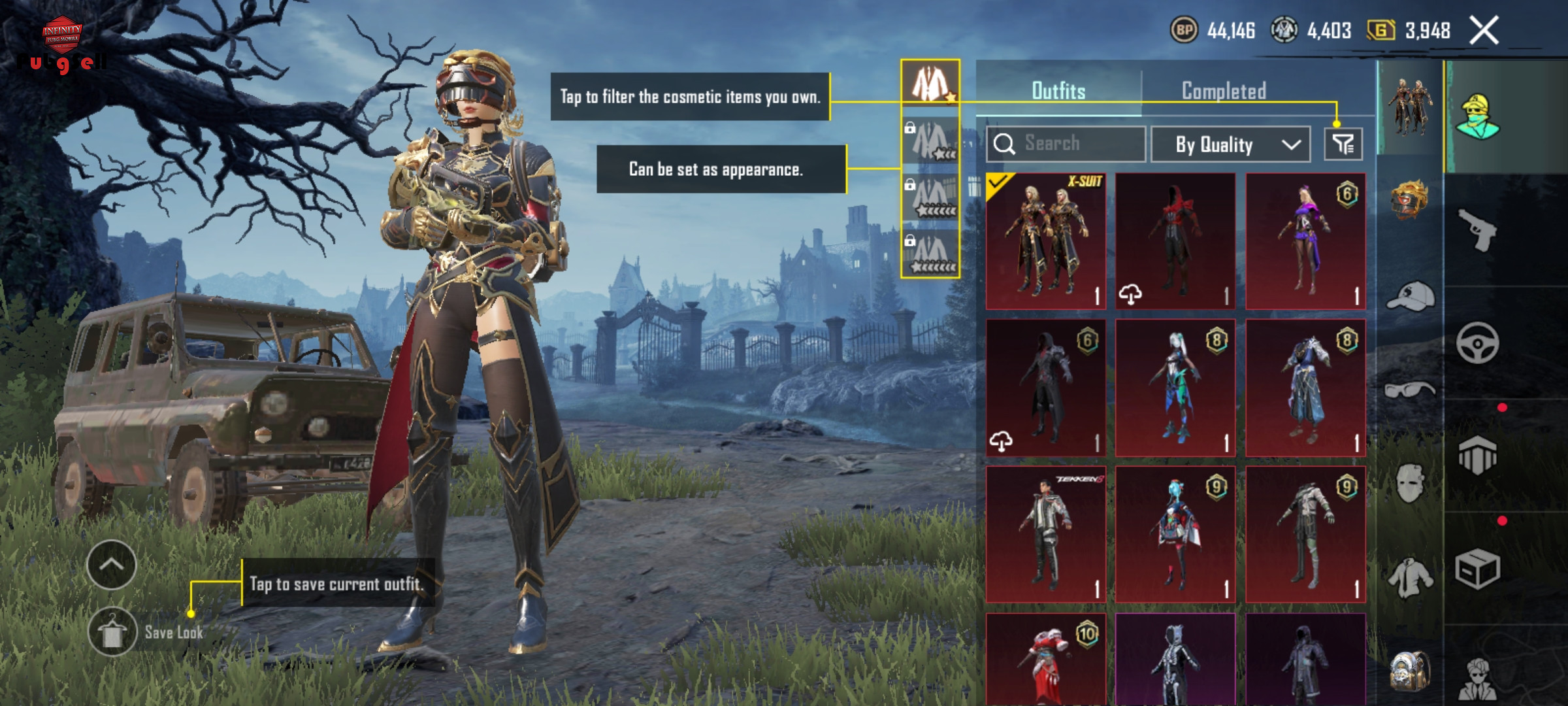Image resolution: width=1568 pixels, height=706 pixels.
Task: Select the backpack category icon
Action: (1410, 671)
